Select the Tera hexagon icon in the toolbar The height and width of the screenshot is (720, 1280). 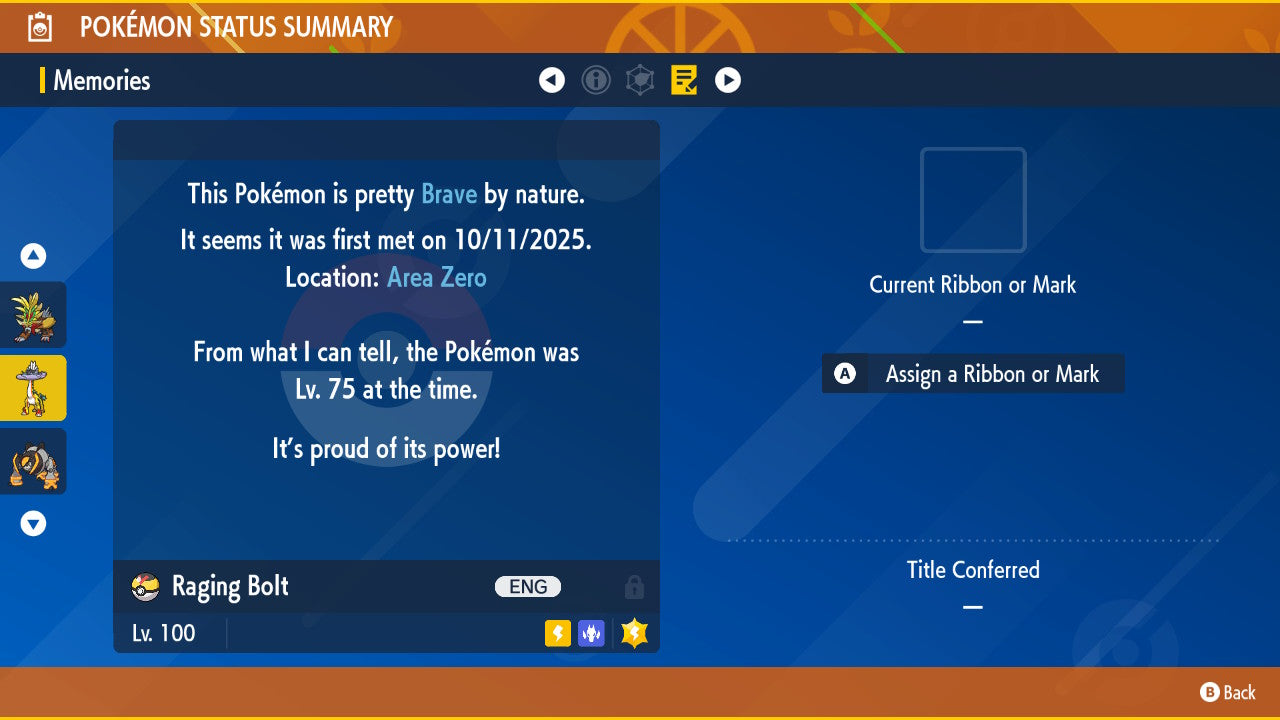[640, 80]
